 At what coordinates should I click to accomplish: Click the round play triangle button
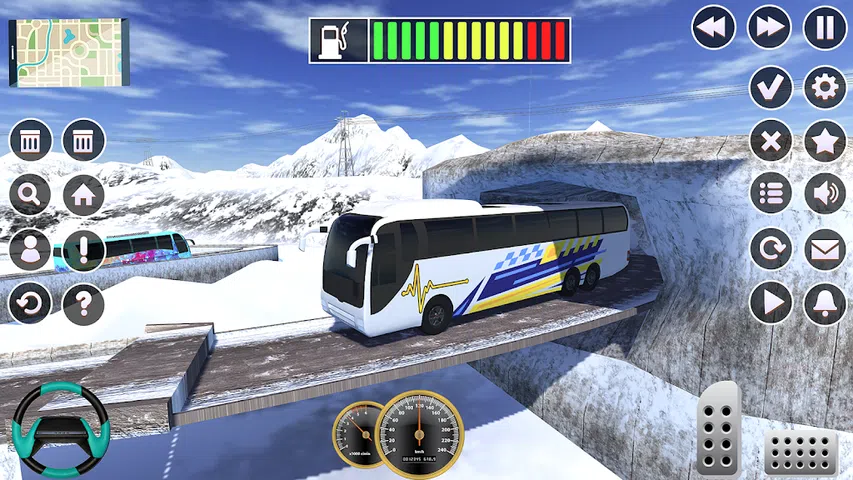click(770, 302)
